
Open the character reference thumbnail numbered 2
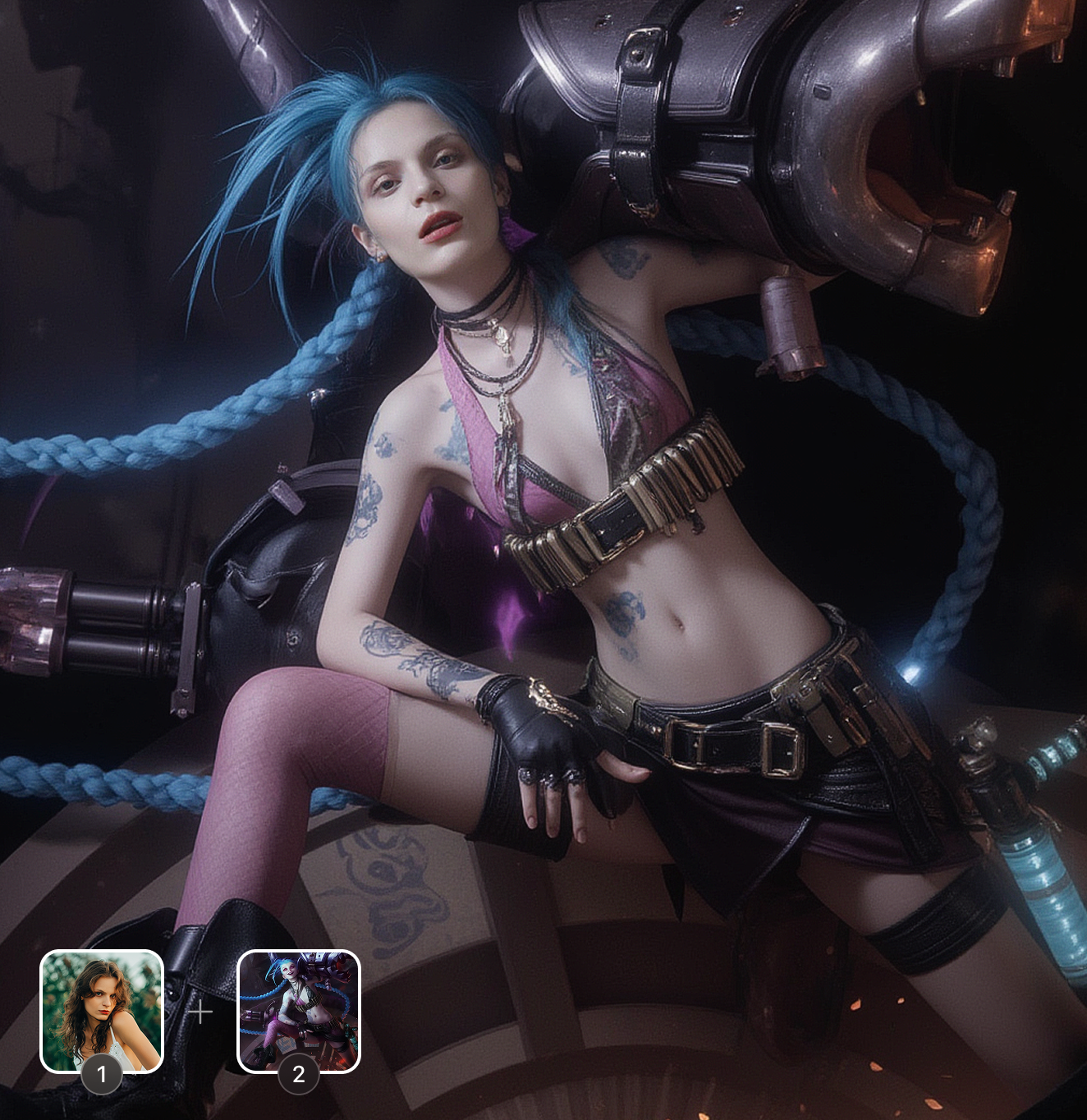[x=299, y=1011]
